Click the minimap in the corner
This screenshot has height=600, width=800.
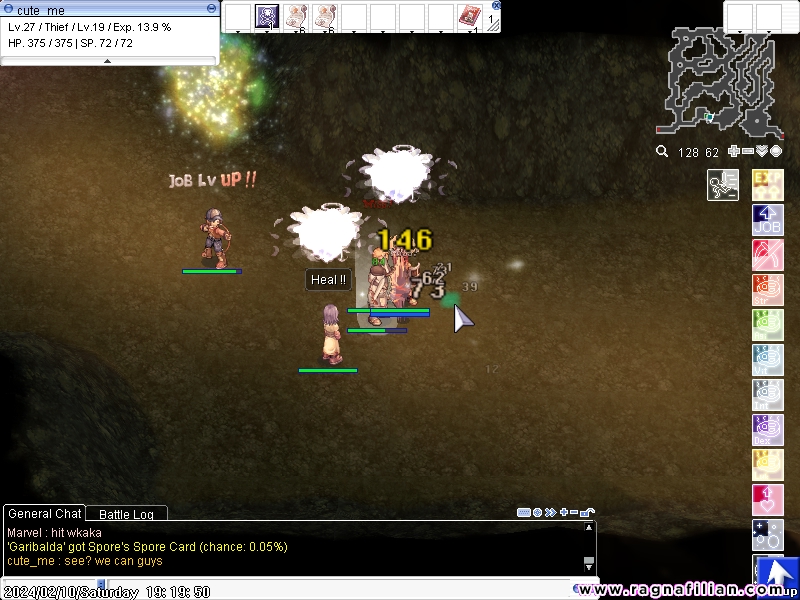click(x=720, y=80)
